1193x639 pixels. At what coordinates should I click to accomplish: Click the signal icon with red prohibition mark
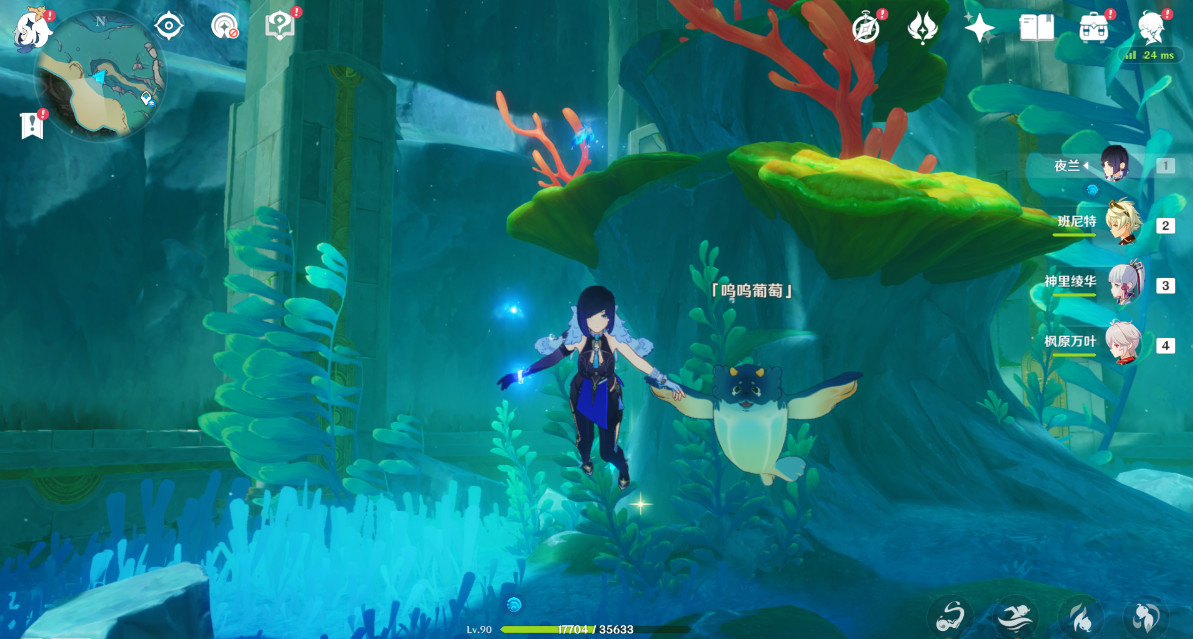[225, 26]
